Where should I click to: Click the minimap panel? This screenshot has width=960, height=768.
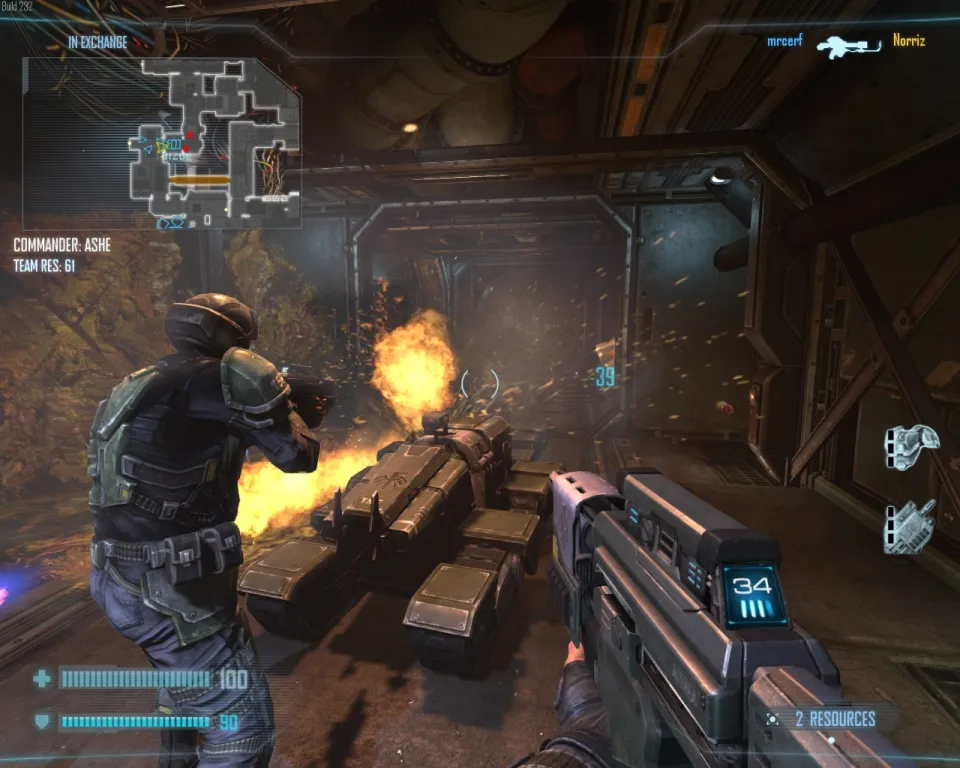tap(162, 142)
